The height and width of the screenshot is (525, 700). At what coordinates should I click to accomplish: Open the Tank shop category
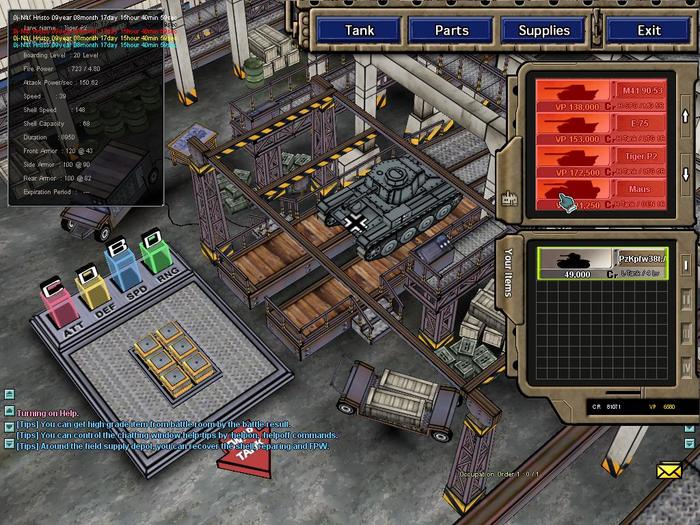(359, 30)
